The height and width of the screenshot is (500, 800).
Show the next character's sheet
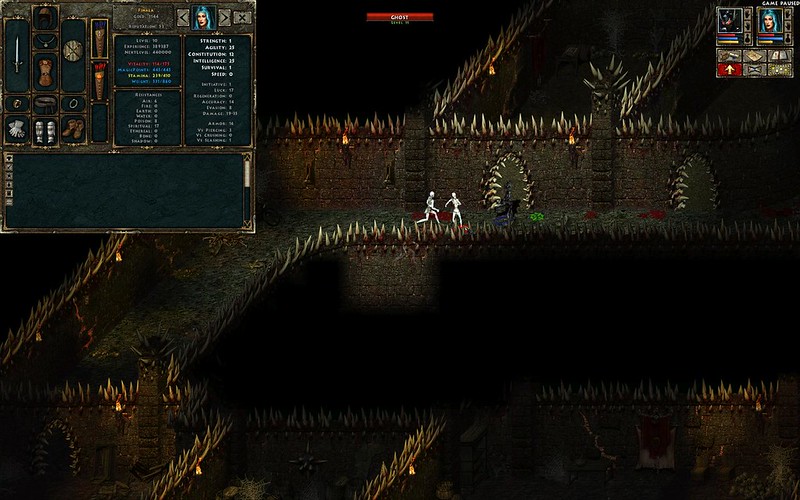(225, 17)
